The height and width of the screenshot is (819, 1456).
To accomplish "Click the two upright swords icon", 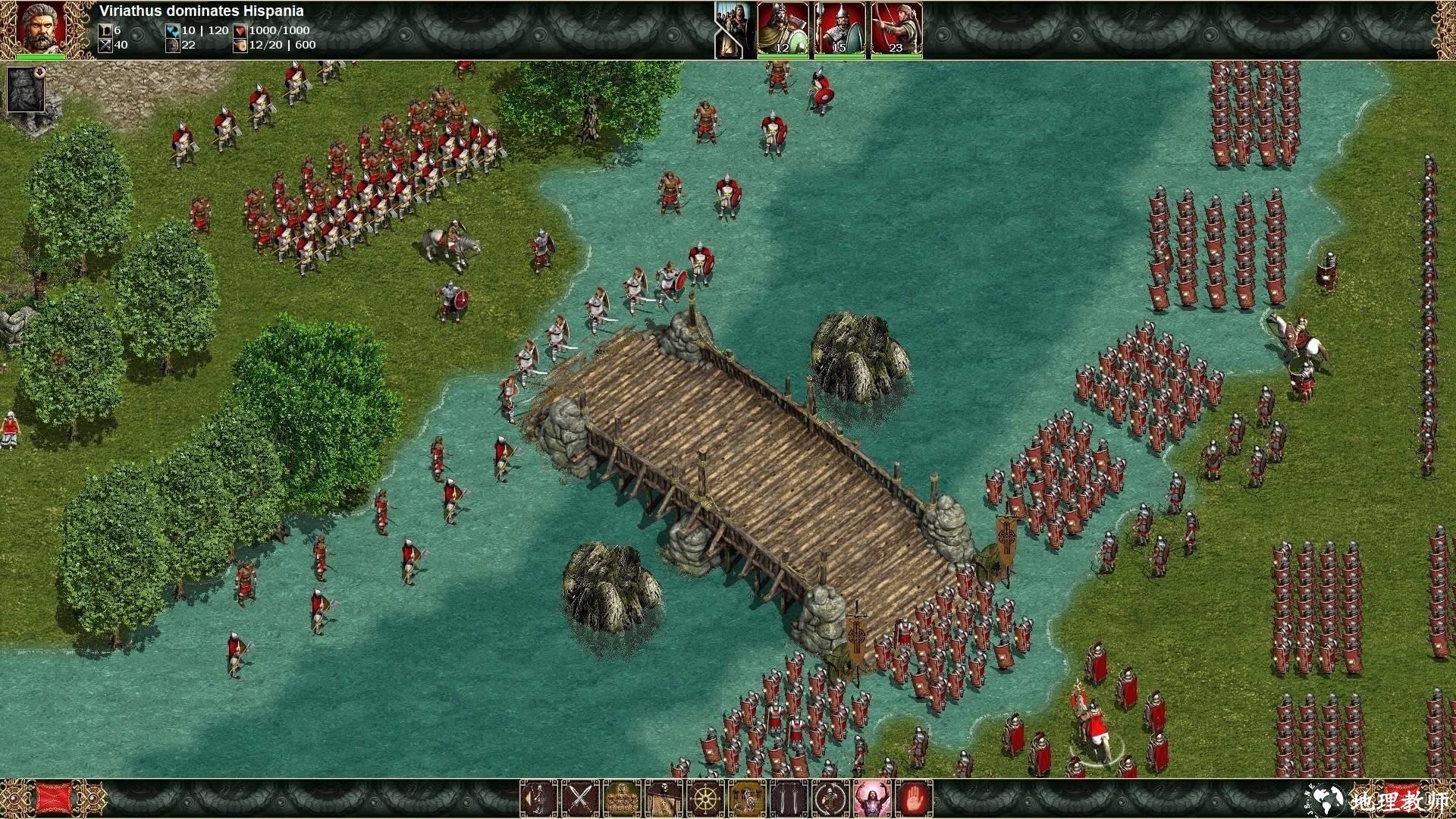I will 789,798.
